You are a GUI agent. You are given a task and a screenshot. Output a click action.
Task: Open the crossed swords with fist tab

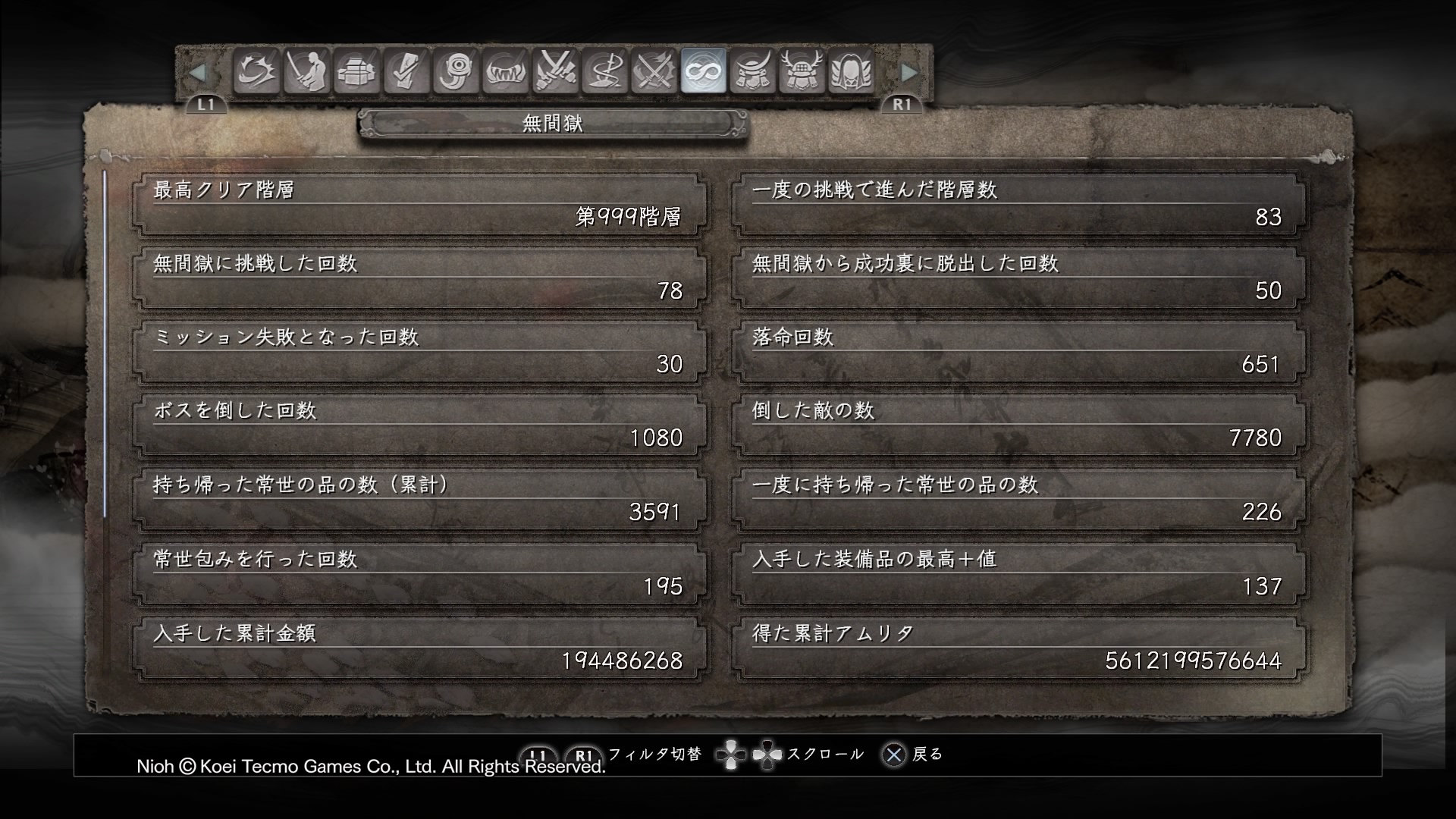tap(555, 72)
